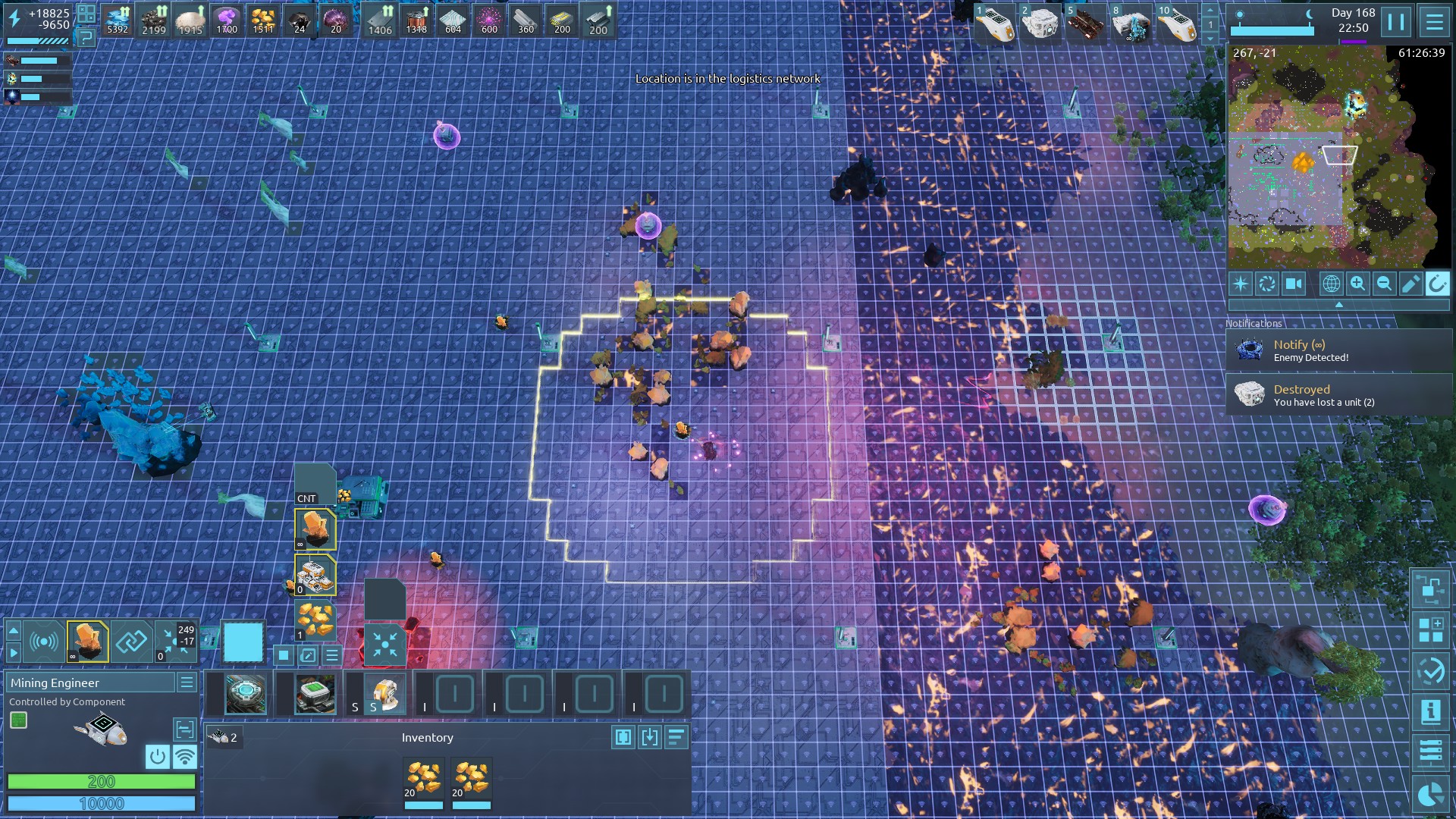This screenshot has width=1456, height=819.
Task: Zoom in on the minimap
Action: (x=1357, y=284)
